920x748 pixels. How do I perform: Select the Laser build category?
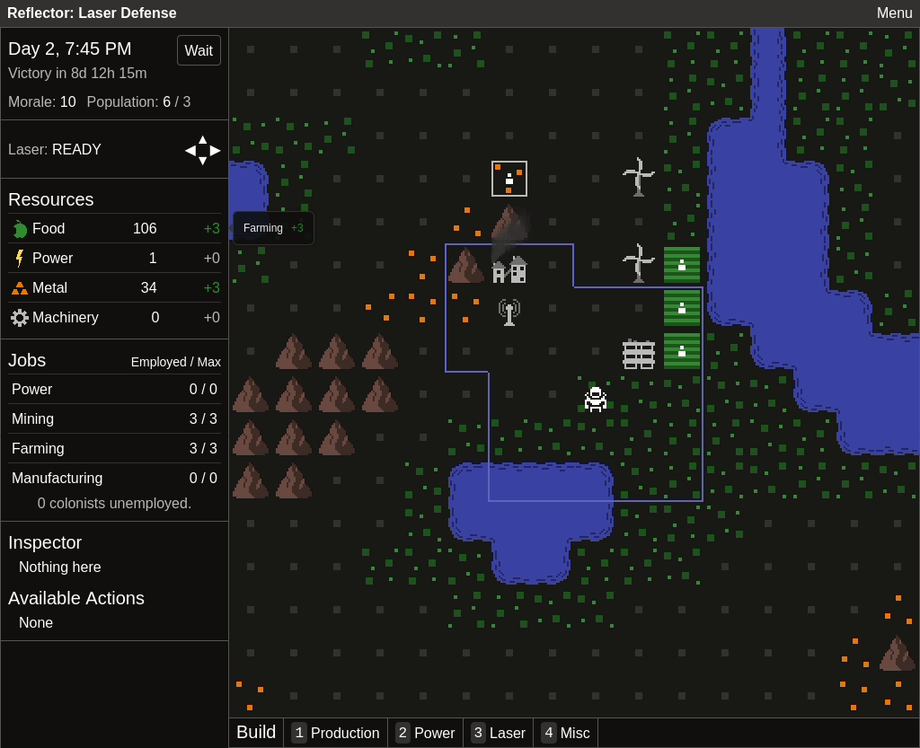tap(498, 733)
